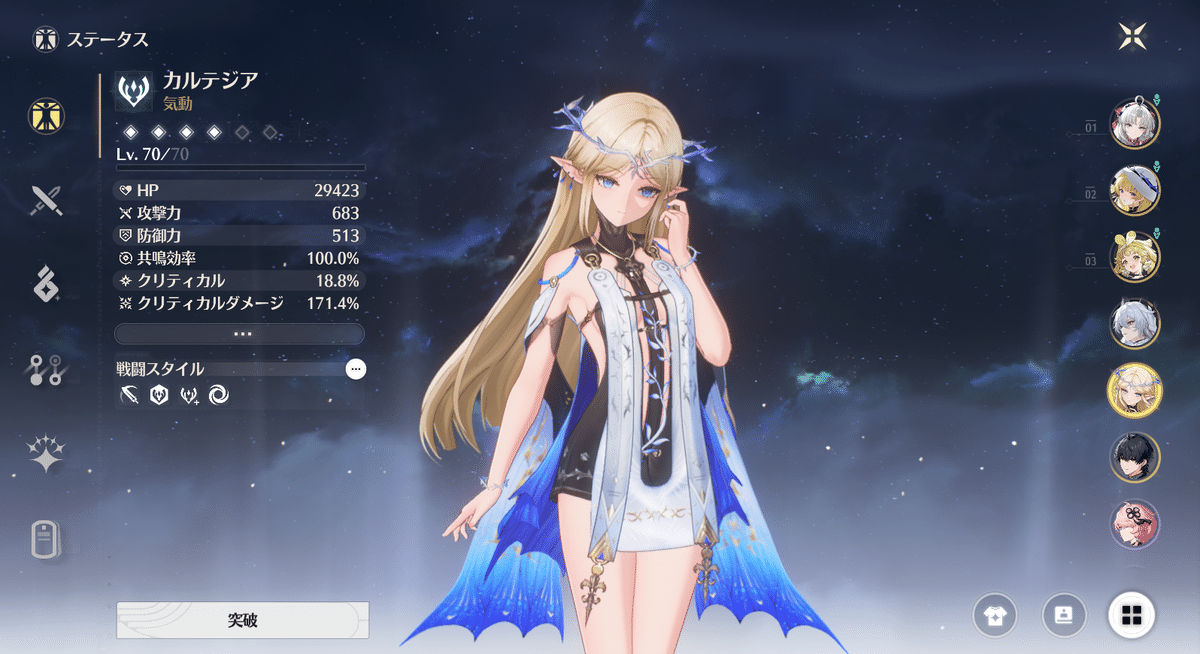Open the outfit T-shirt button
The width and height of the screenshot is (1200, 654).
[997, 614]
